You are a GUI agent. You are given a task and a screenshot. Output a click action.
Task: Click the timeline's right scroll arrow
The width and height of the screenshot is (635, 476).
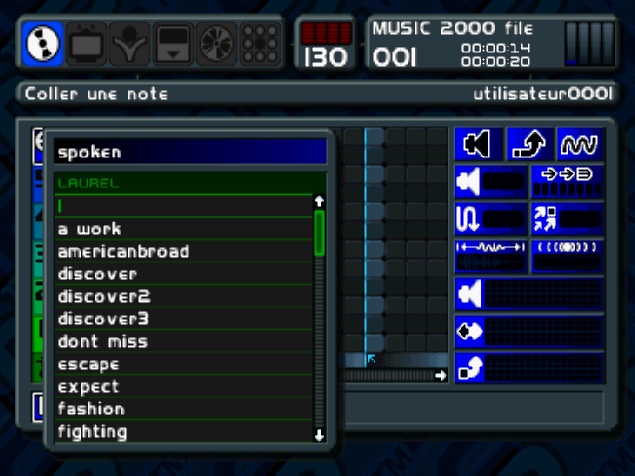point(441,375)
